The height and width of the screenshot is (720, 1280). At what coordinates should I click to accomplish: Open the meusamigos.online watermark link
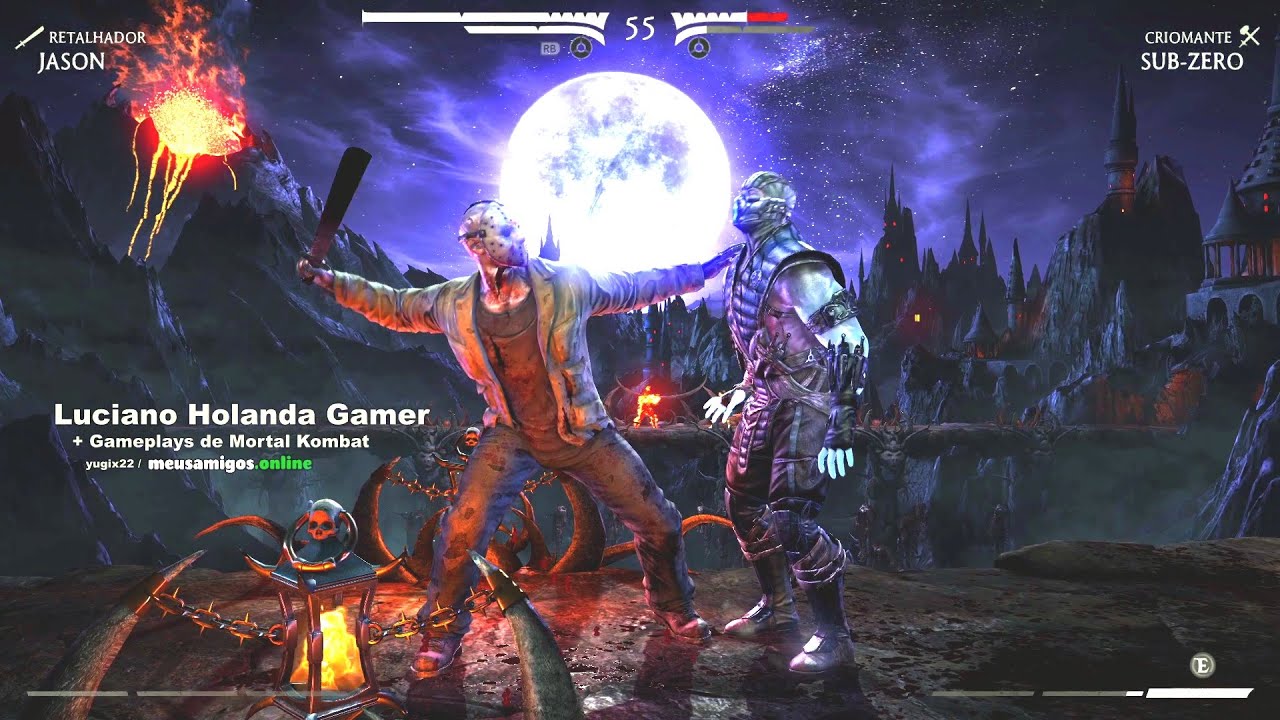coord(230,463)
